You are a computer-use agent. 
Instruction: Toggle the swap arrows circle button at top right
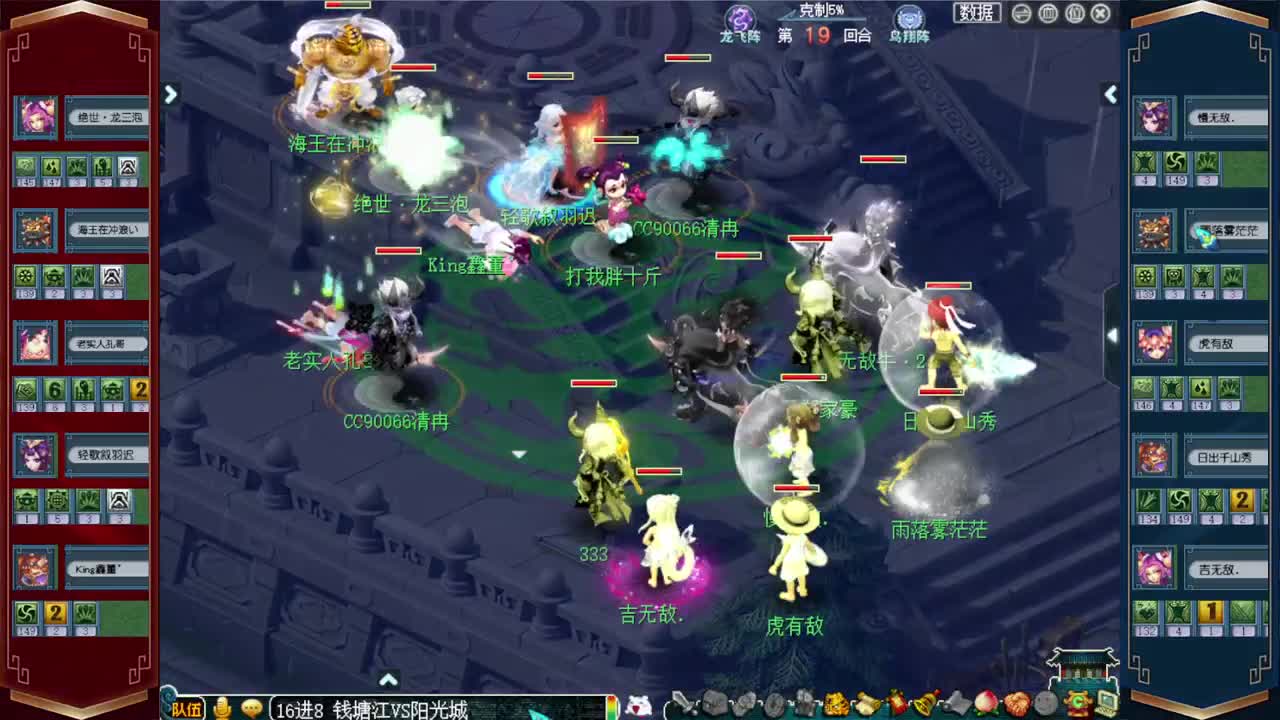1021,12
